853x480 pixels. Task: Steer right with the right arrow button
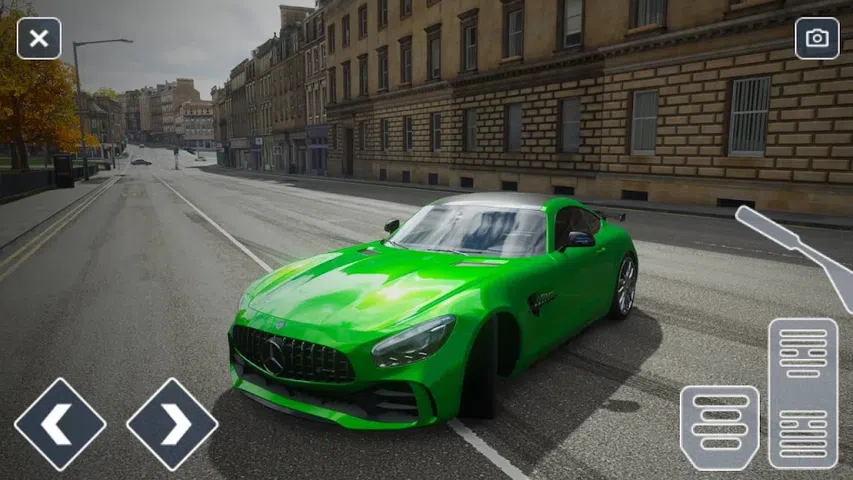[x=172, y=424]
